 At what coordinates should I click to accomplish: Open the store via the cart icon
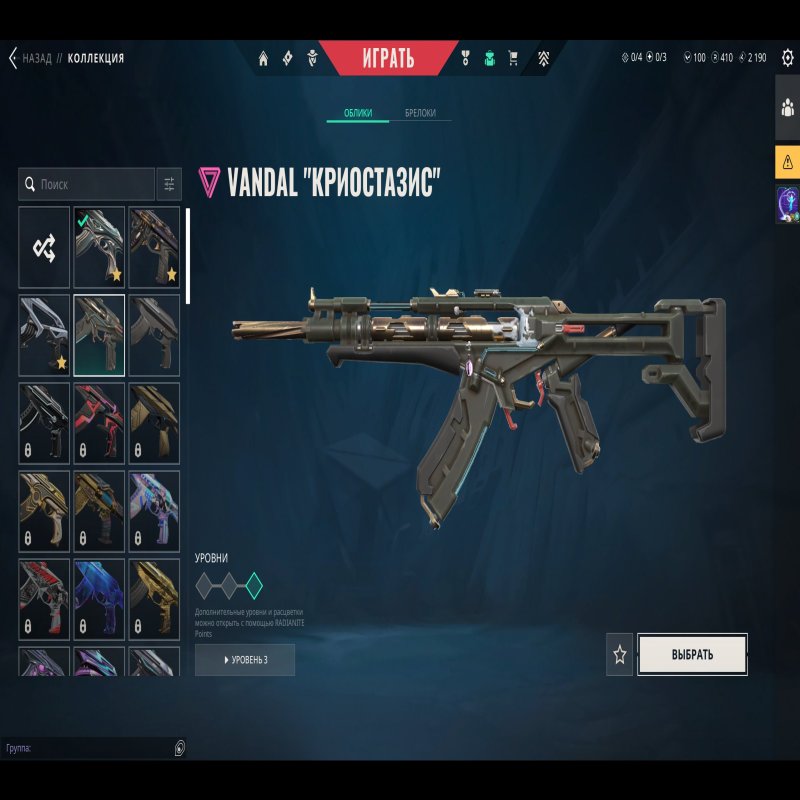coord(514,58)
